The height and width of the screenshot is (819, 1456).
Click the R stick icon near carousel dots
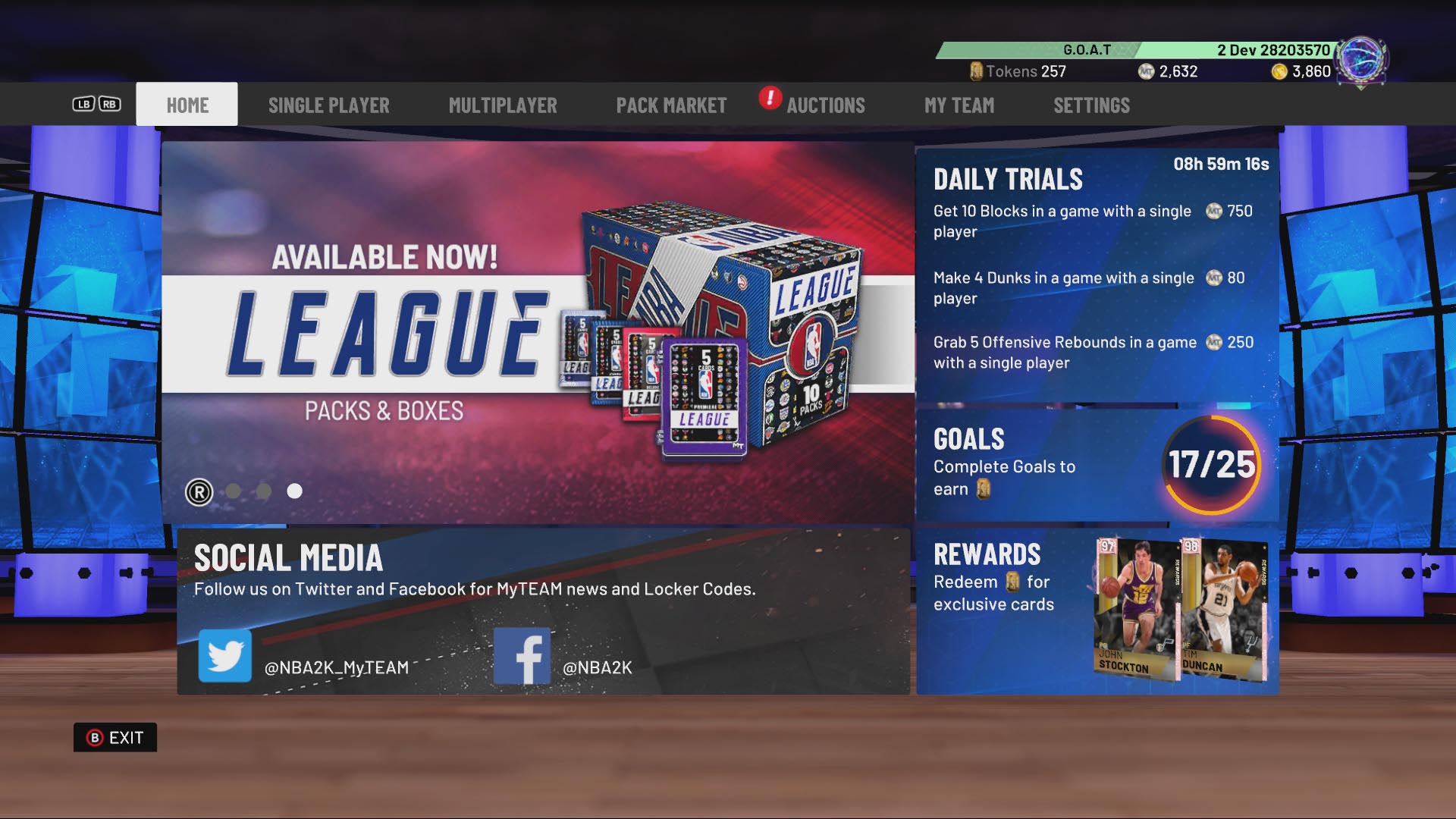tap(199, 492)
